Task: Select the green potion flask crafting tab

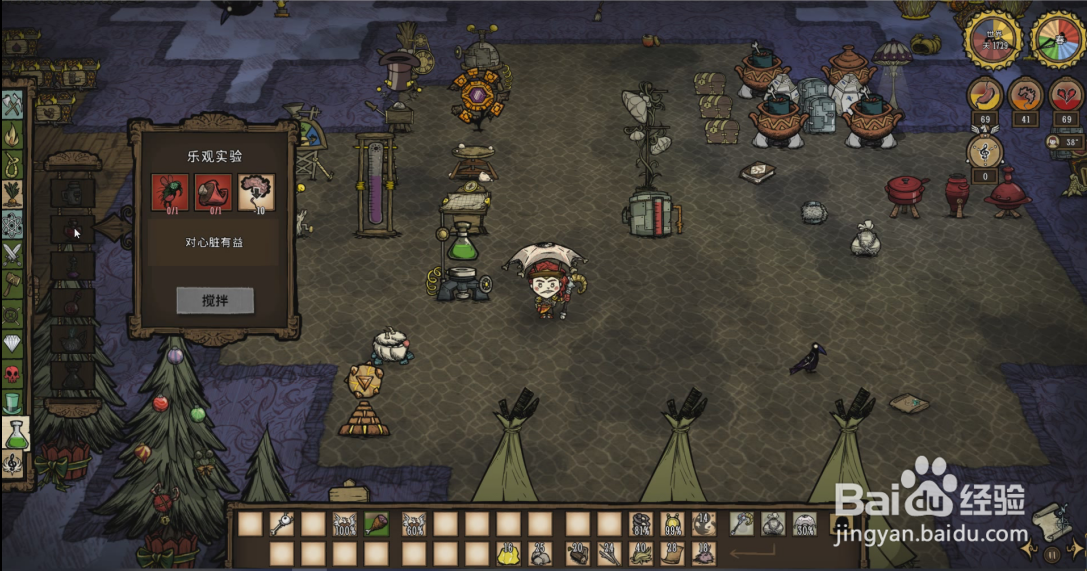Action: [14, 434]
